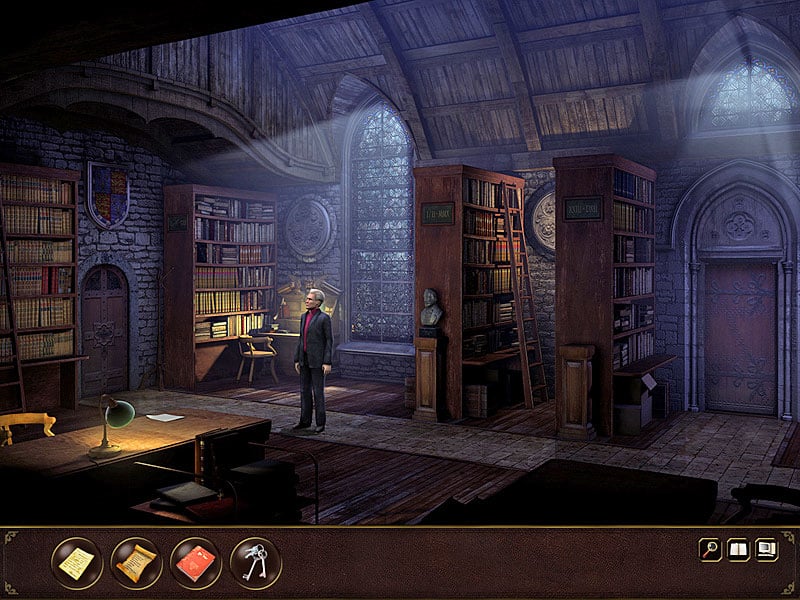Open the game menu via the computer icon
Screen dimensions: 800x600
(767, 549)
